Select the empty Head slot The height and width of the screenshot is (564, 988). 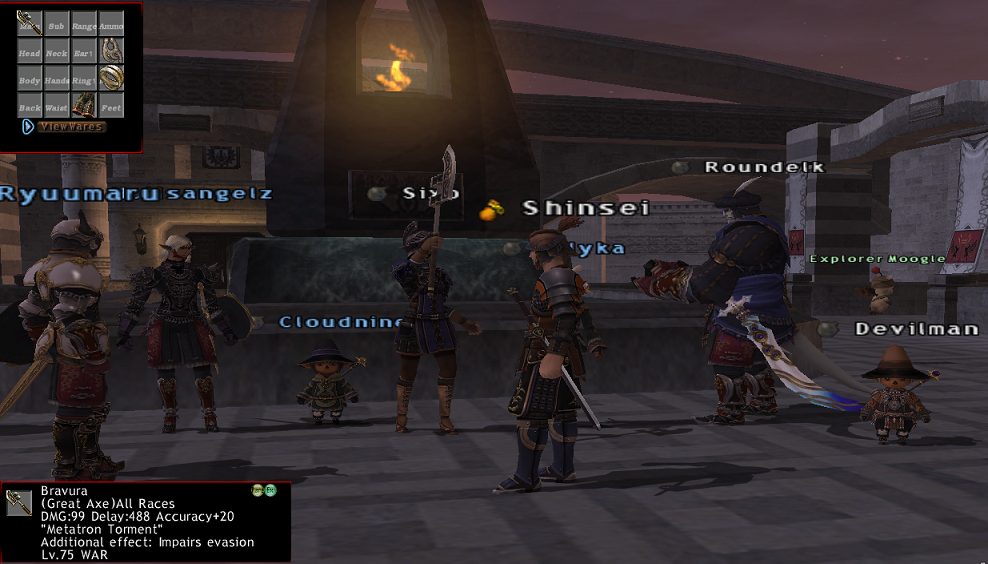click(x=29, y=50)
